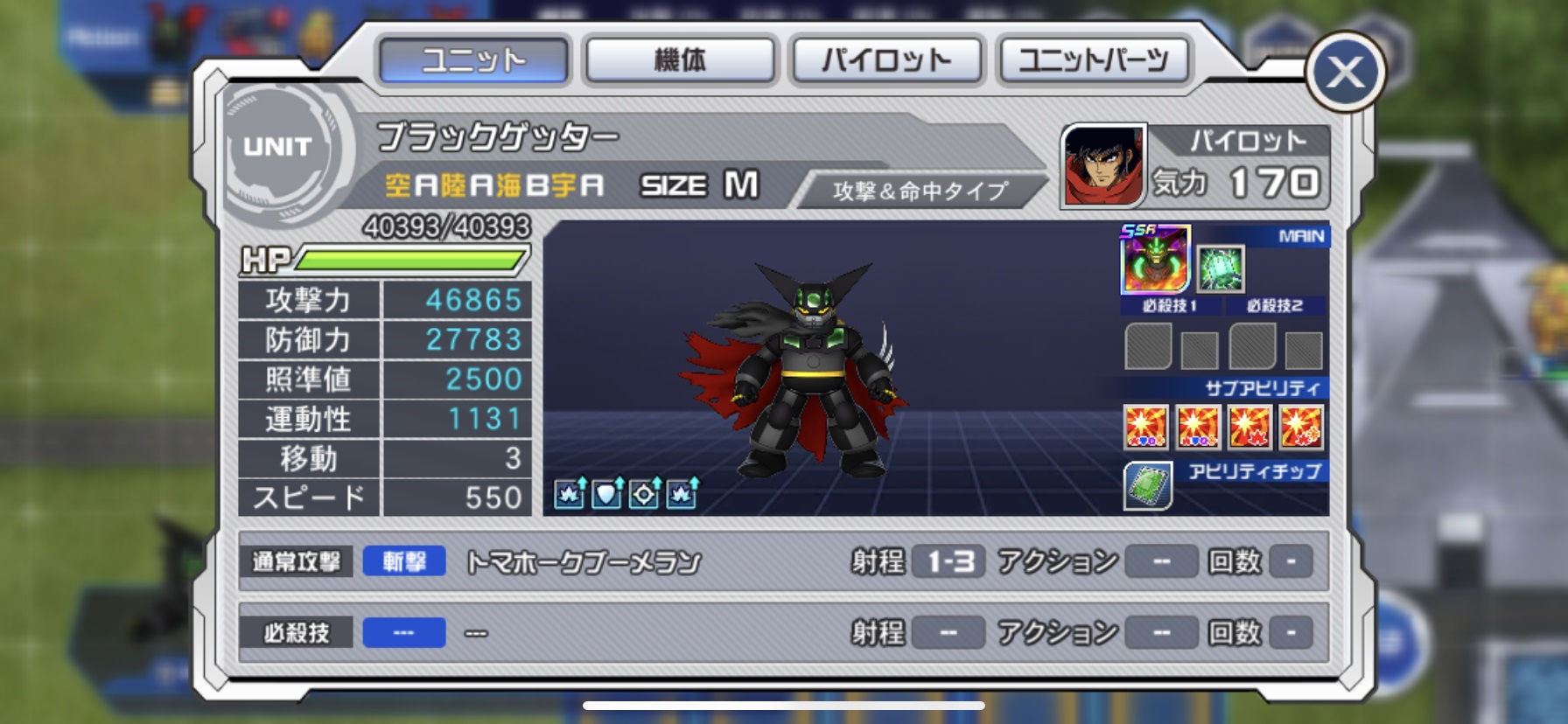Select the パイロット tab
This screenshot has height=724, width=1568.
click(886, 60)
